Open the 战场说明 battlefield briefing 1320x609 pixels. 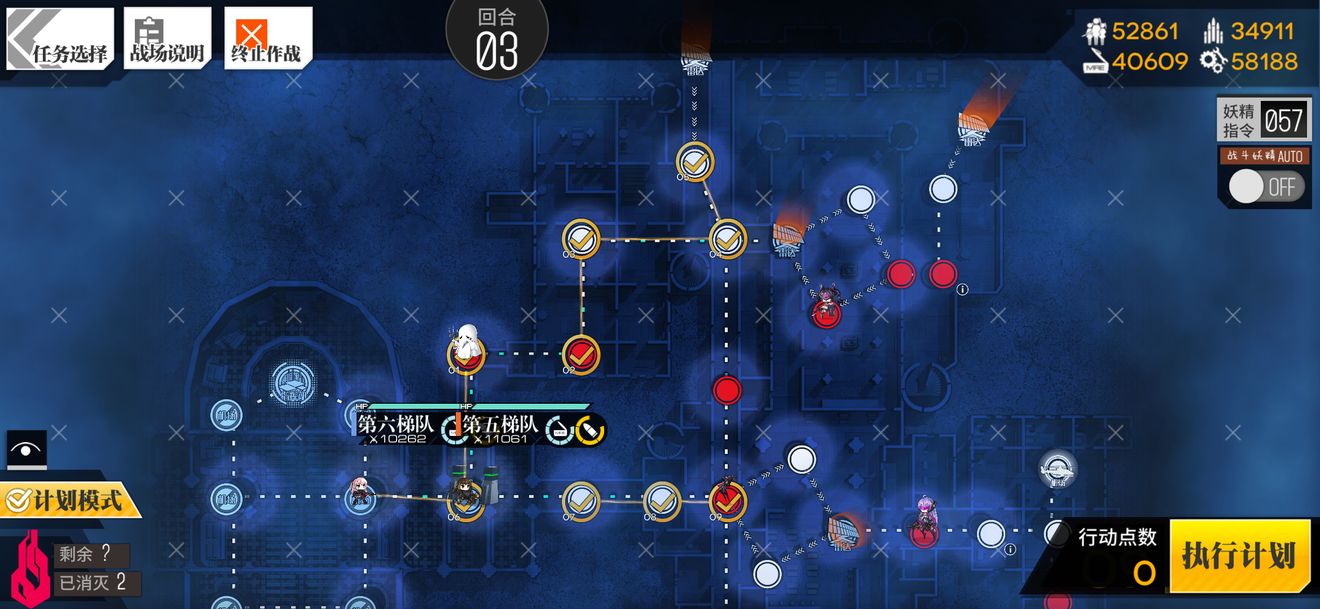pos(167,40)
